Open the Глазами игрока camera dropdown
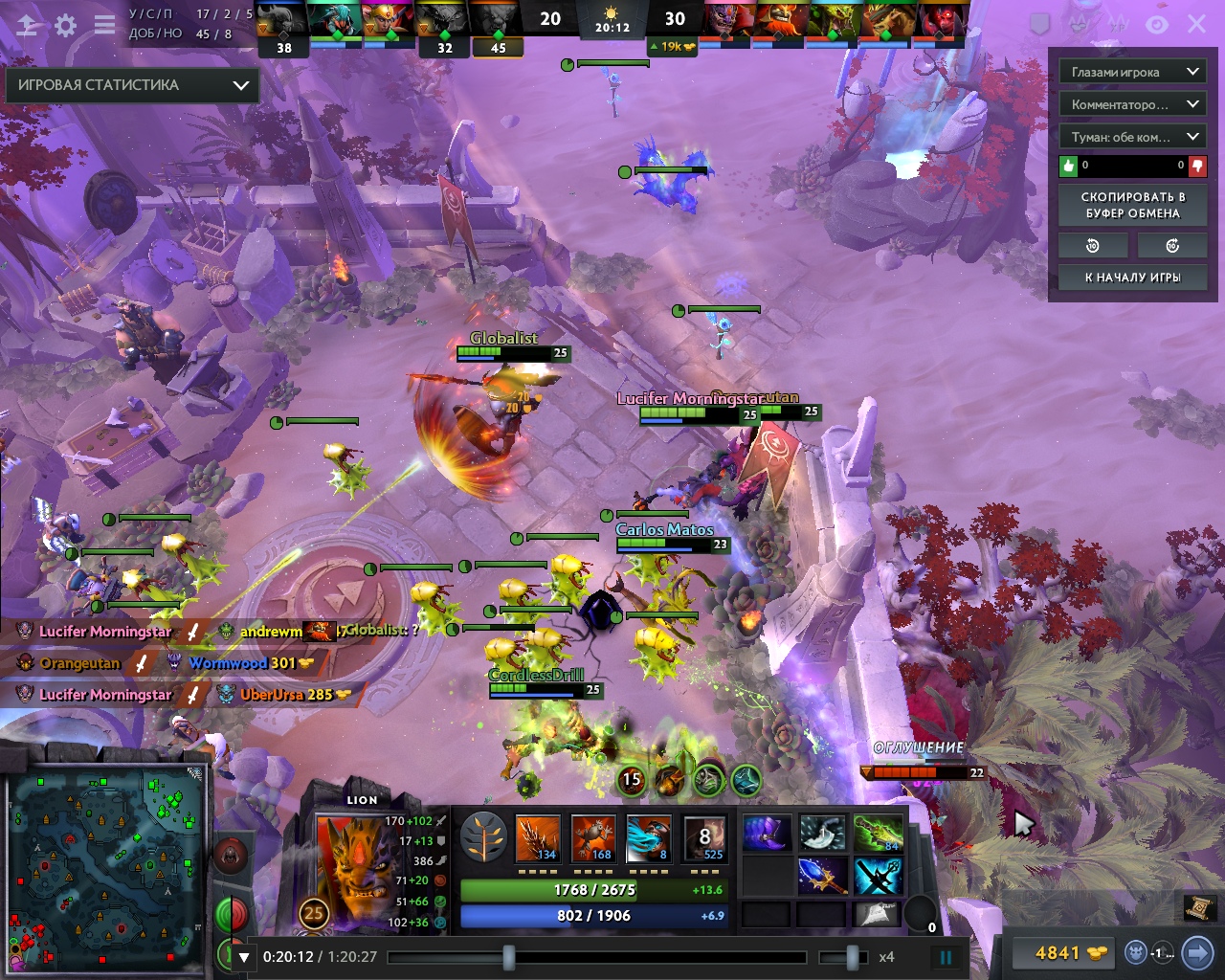 pyautogui.click(x=1131, y=72)
